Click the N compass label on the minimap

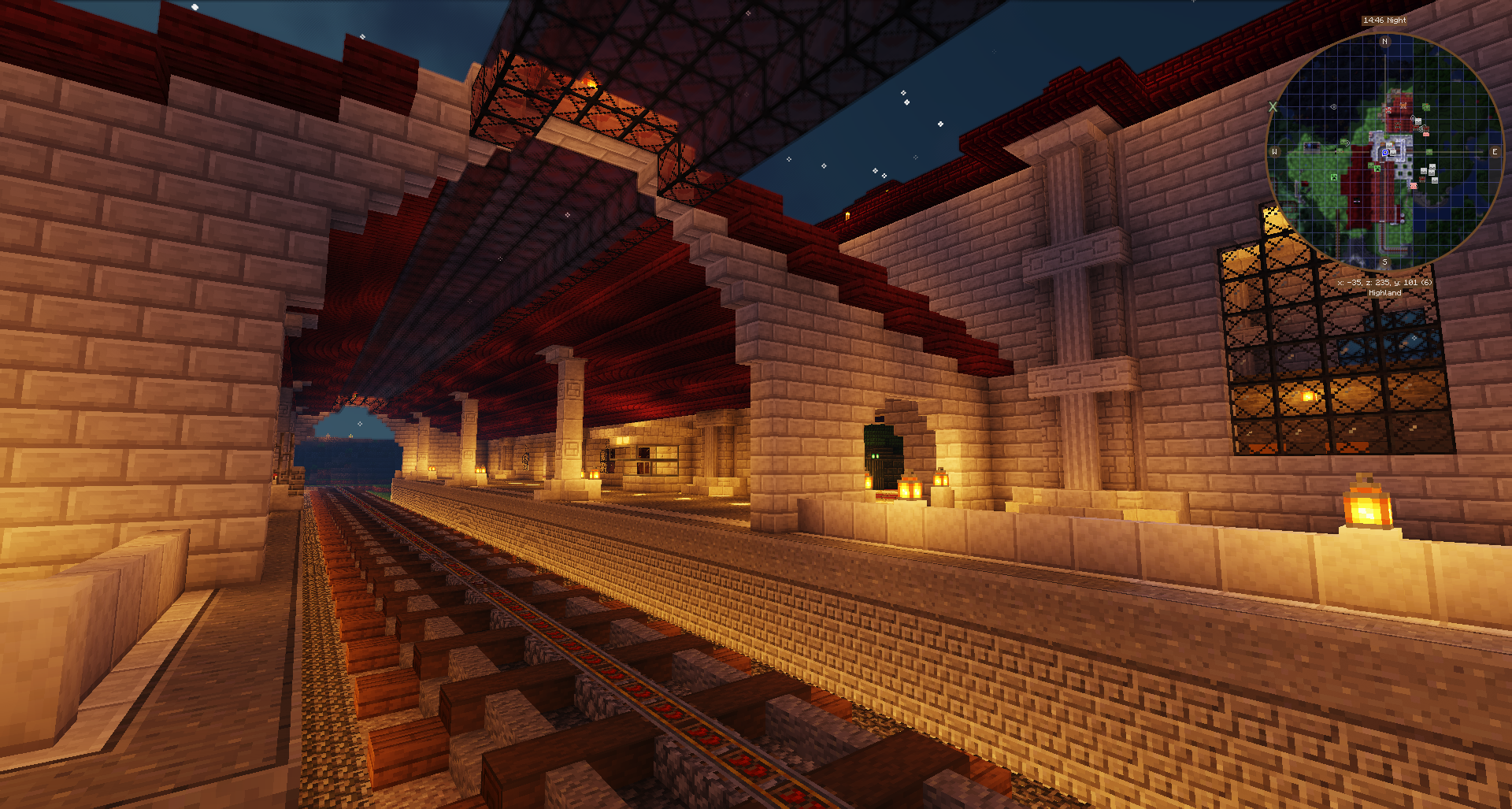(1384, 42)
